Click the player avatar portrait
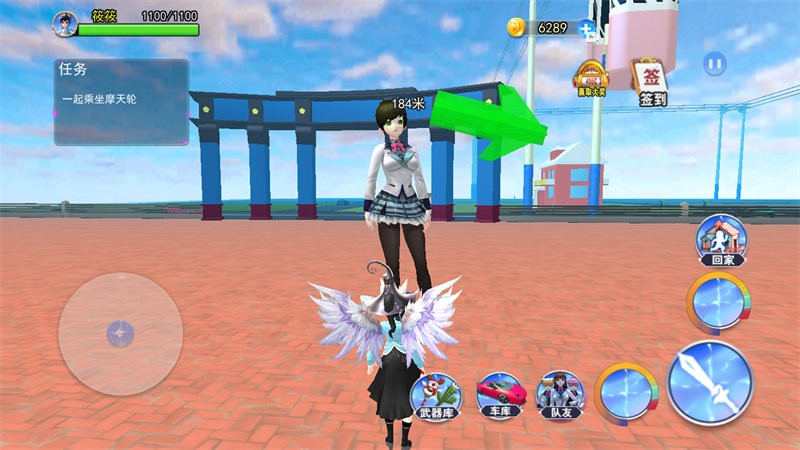 pos(65,23)
